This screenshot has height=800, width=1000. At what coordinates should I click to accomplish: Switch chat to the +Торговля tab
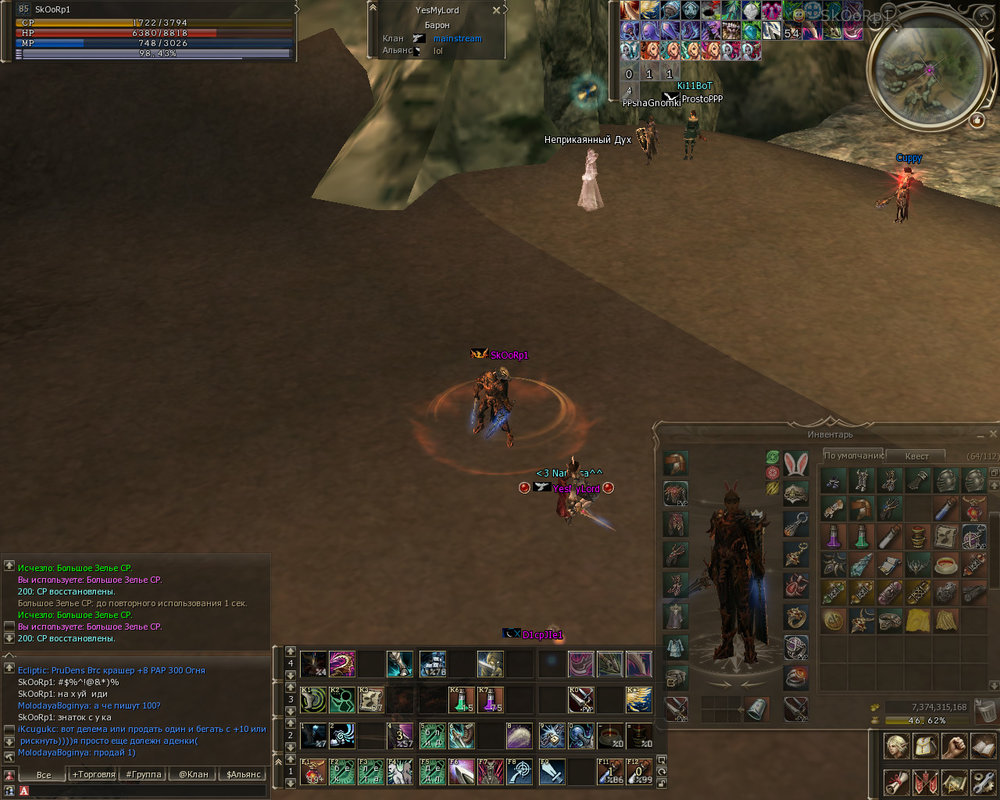click(x=93, y=775)
